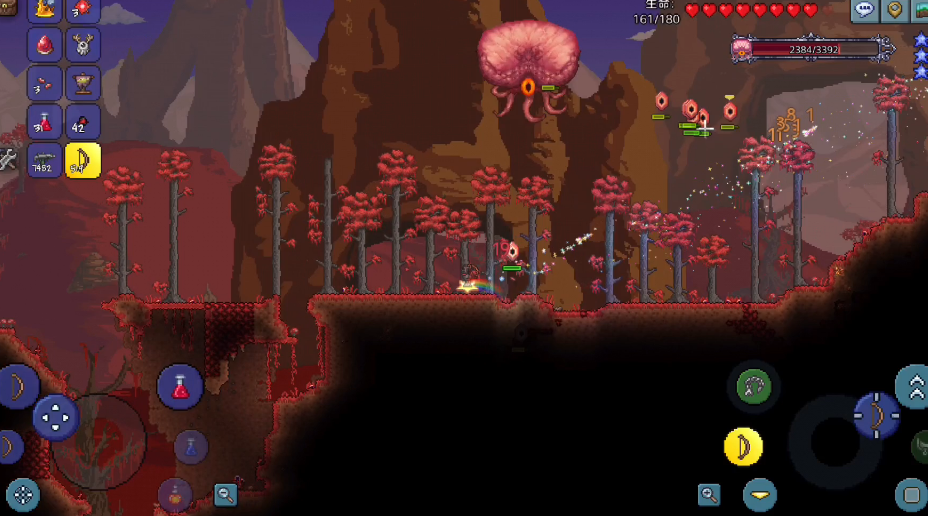Tap the four-arrow d-pad button
This screenshot has height=516, width=928.
56,417
